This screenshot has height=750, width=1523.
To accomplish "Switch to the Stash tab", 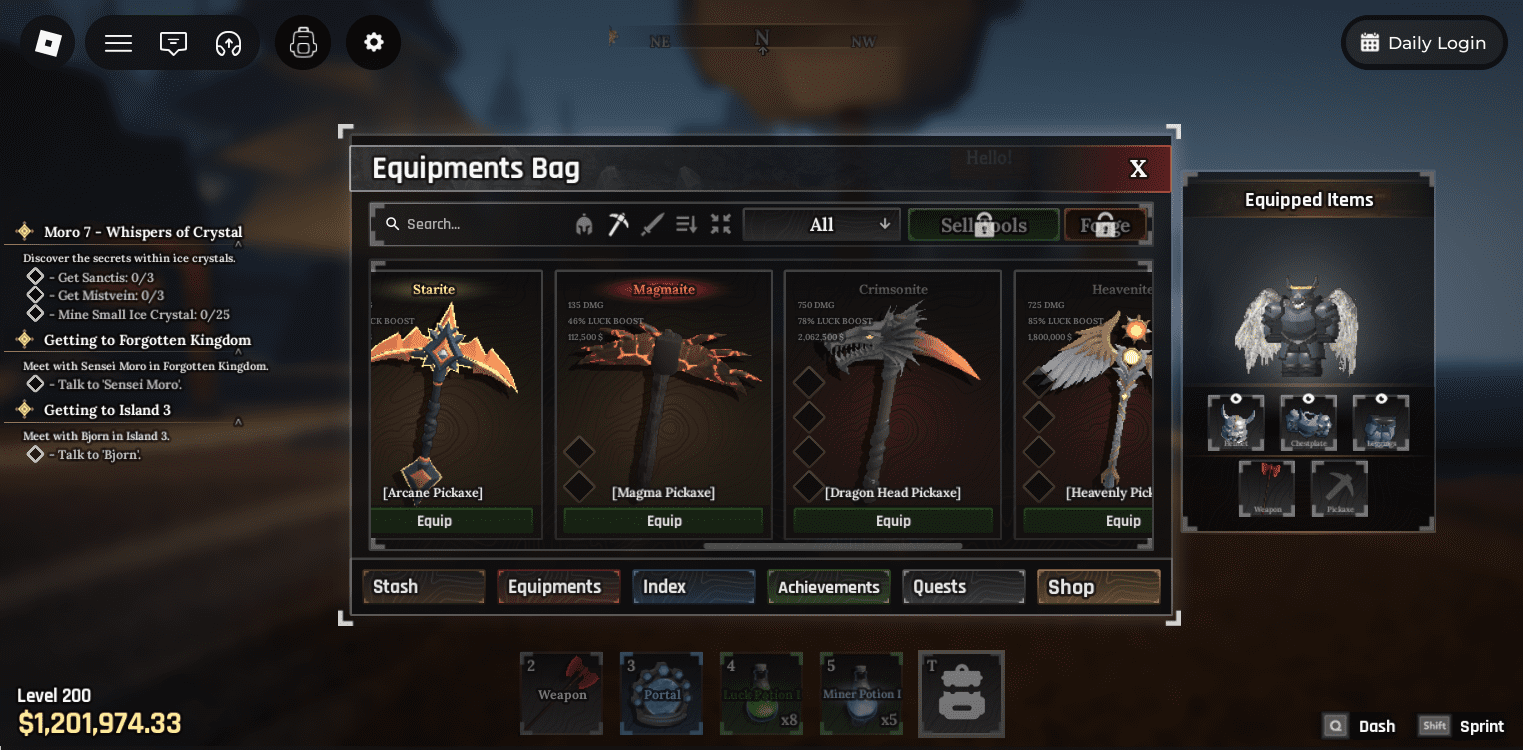I will [423, 587].
